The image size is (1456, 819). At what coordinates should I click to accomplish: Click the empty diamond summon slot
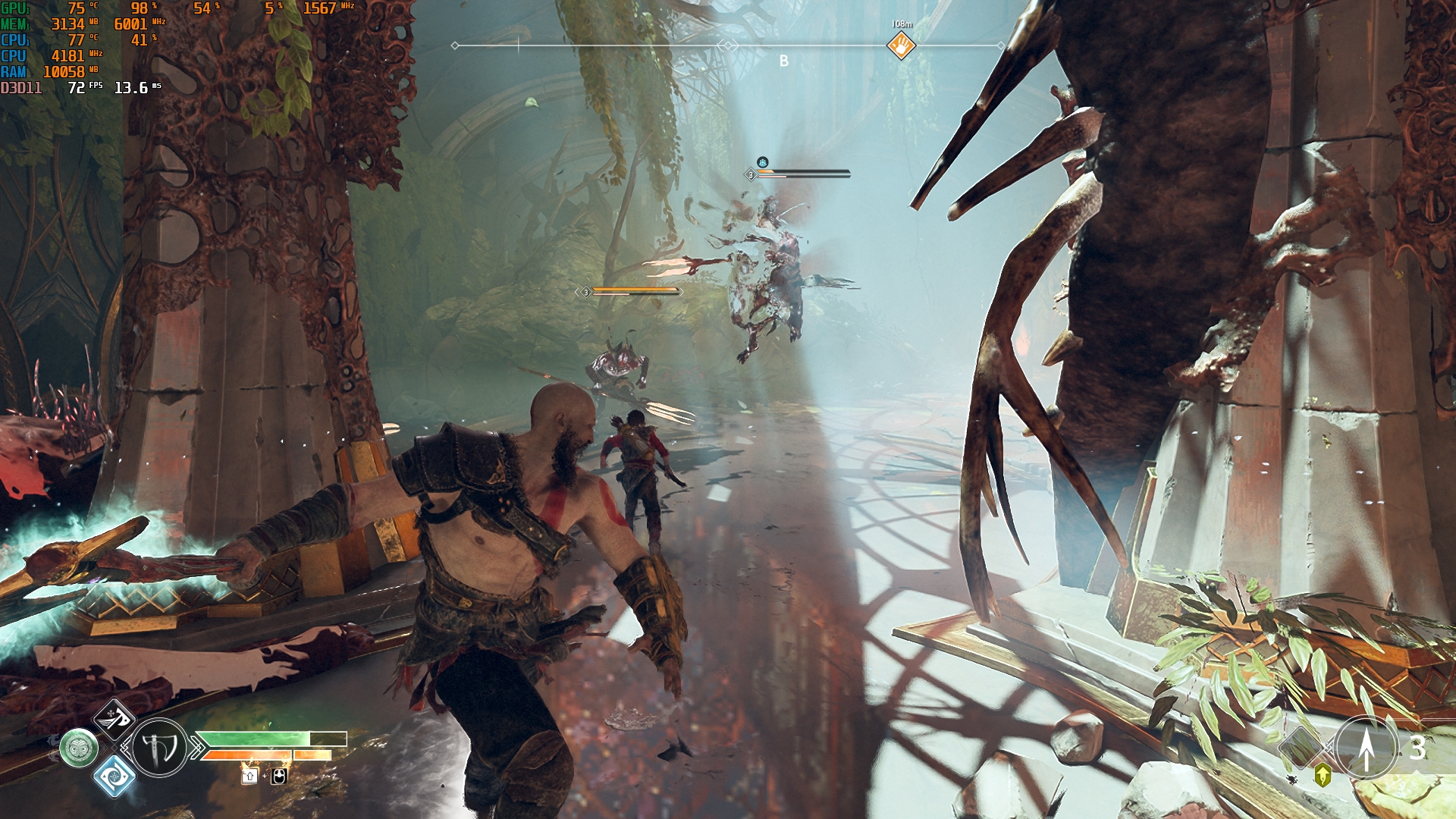click(1301, 747)
